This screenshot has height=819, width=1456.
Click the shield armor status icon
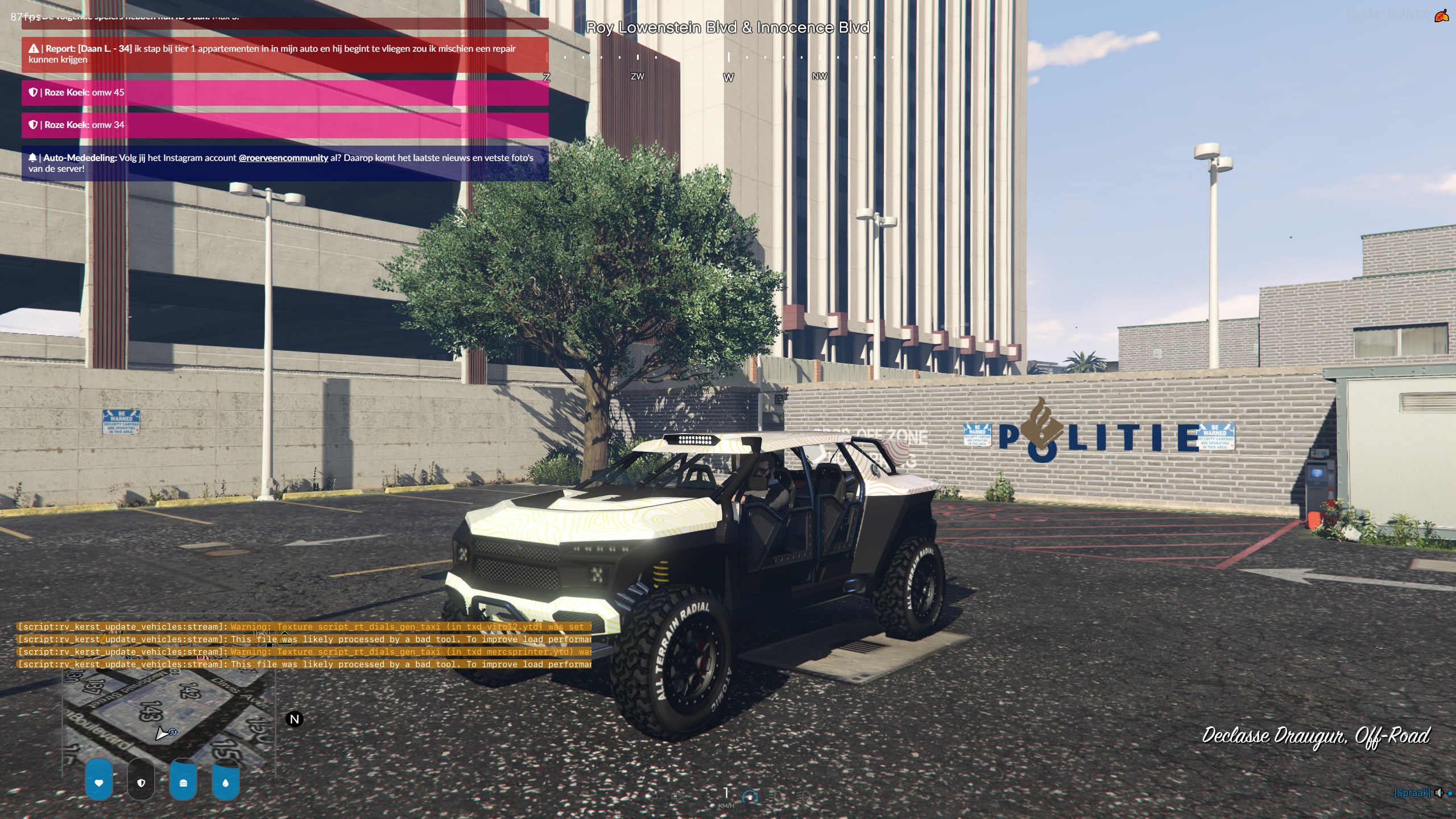coord(141,783)
